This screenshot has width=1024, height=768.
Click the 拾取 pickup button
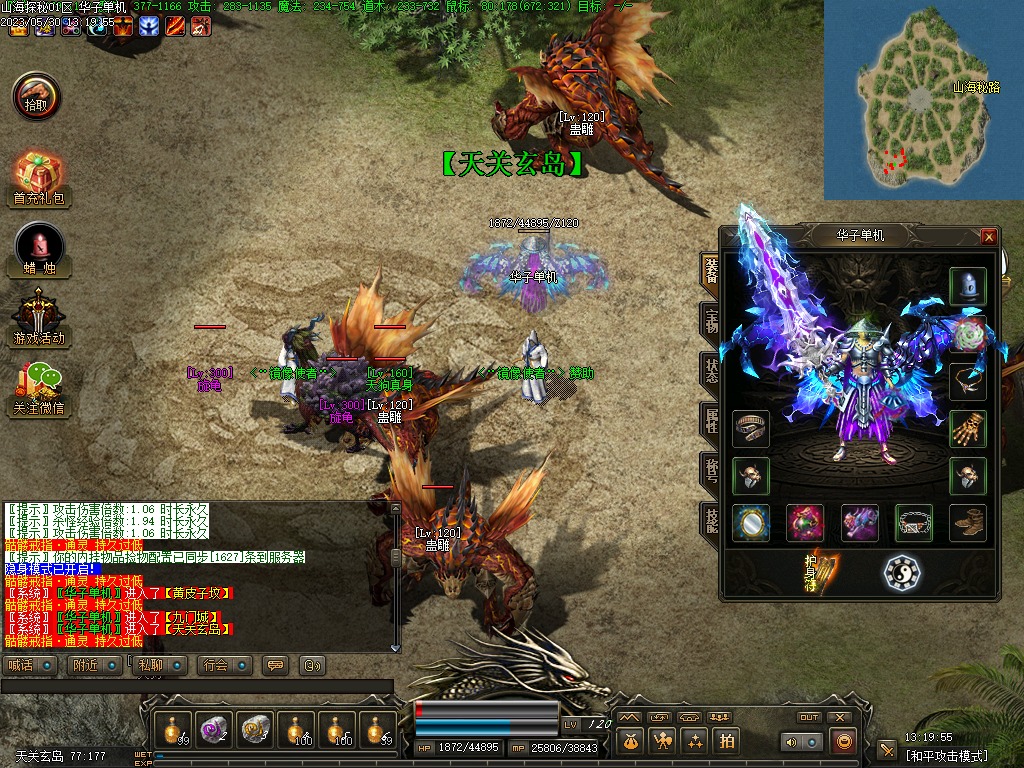[36, 96]
